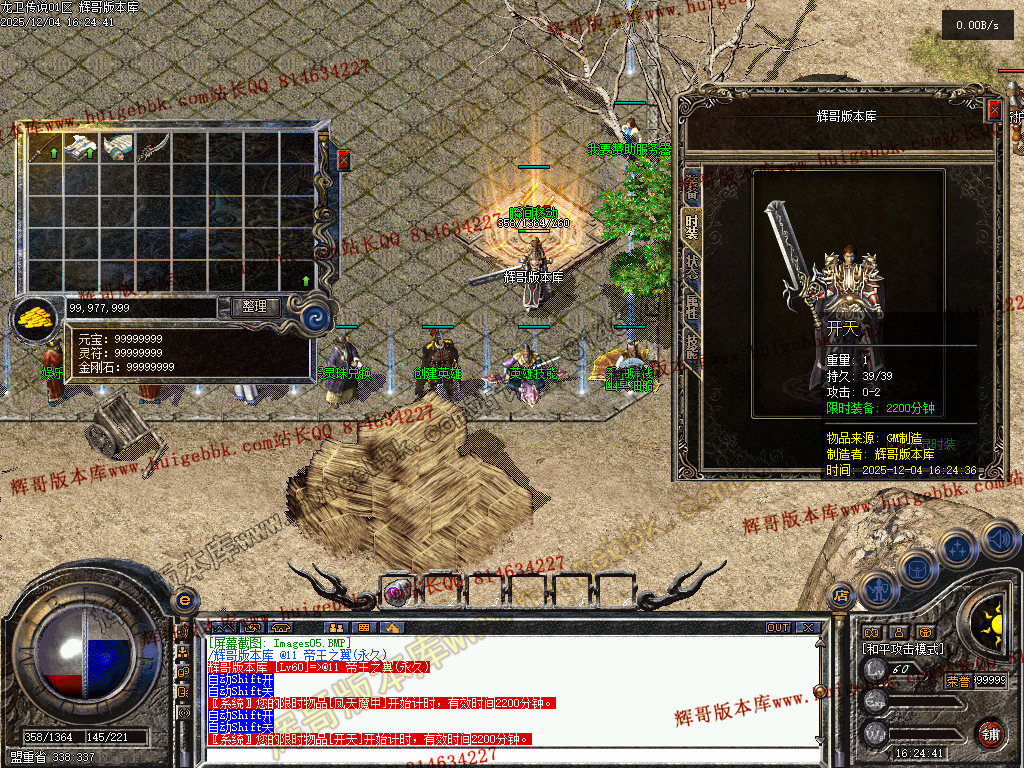Switch to the 时装 fashion tab
This screenshot has width=1024, height=768.
pyautogui.click(x=691, y=226)
